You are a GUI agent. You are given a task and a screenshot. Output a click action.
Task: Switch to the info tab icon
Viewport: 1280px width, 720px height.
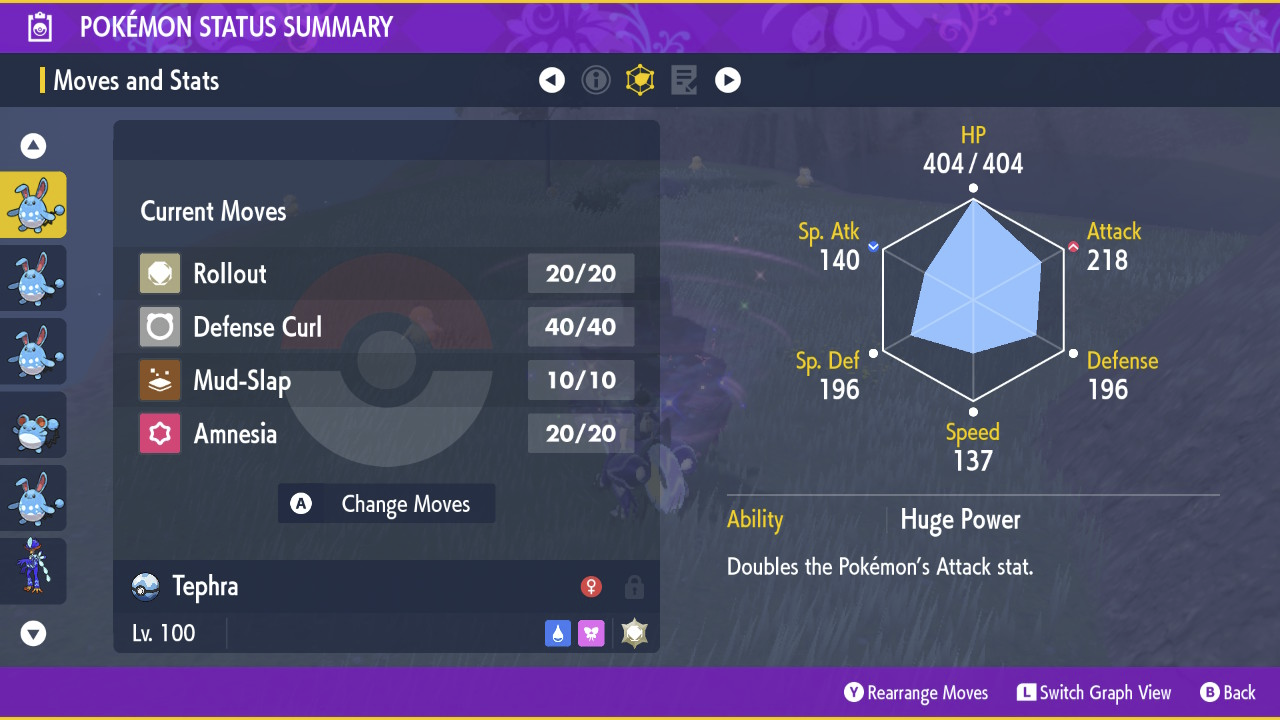point(596,80)
